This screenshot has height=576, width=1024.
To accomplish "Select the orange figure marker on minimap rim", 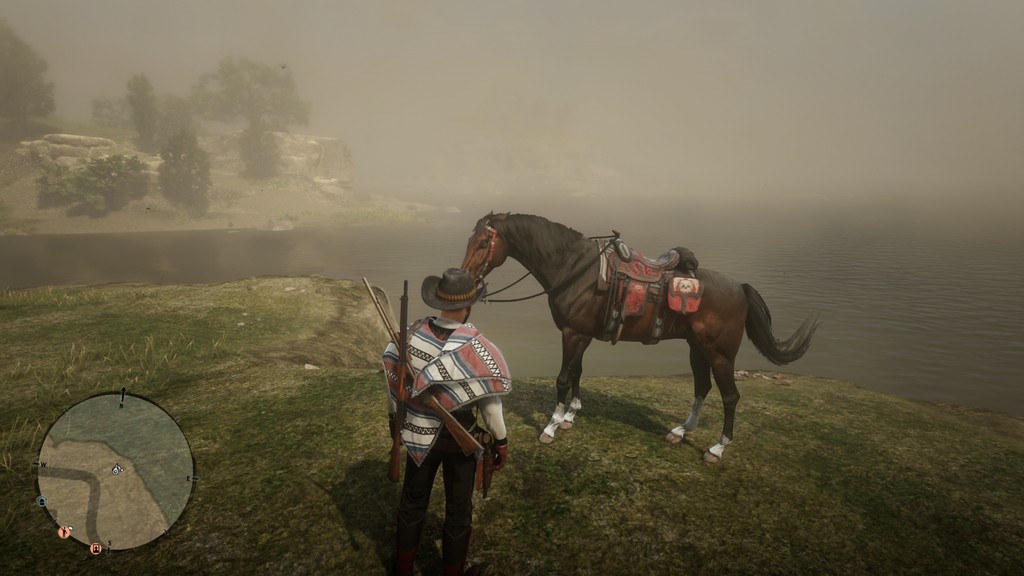I will [x=64, y=533].
